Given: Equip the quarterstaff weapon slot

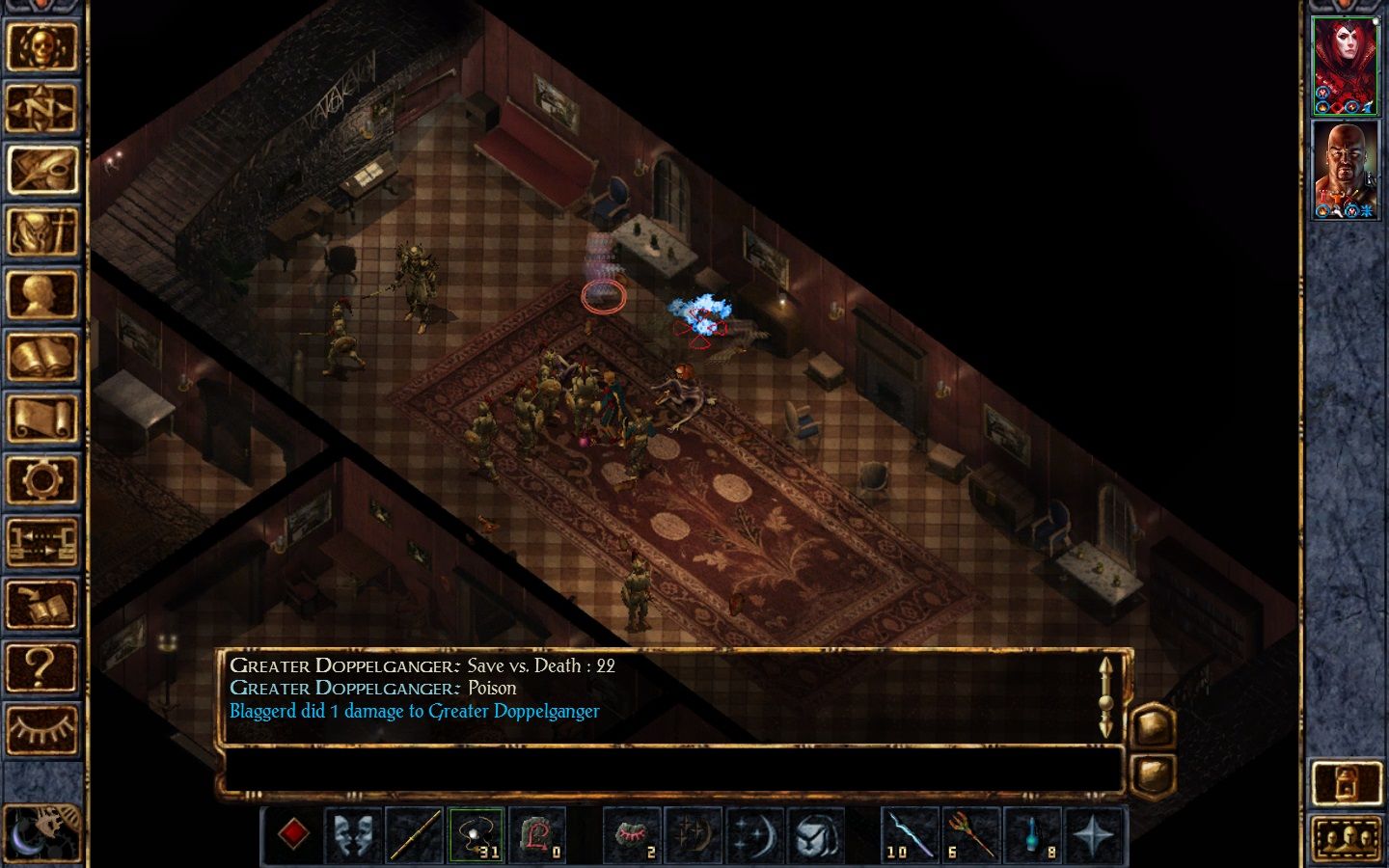Looking at the screenshot, I should pyautogui.click(x=415, y=834).
